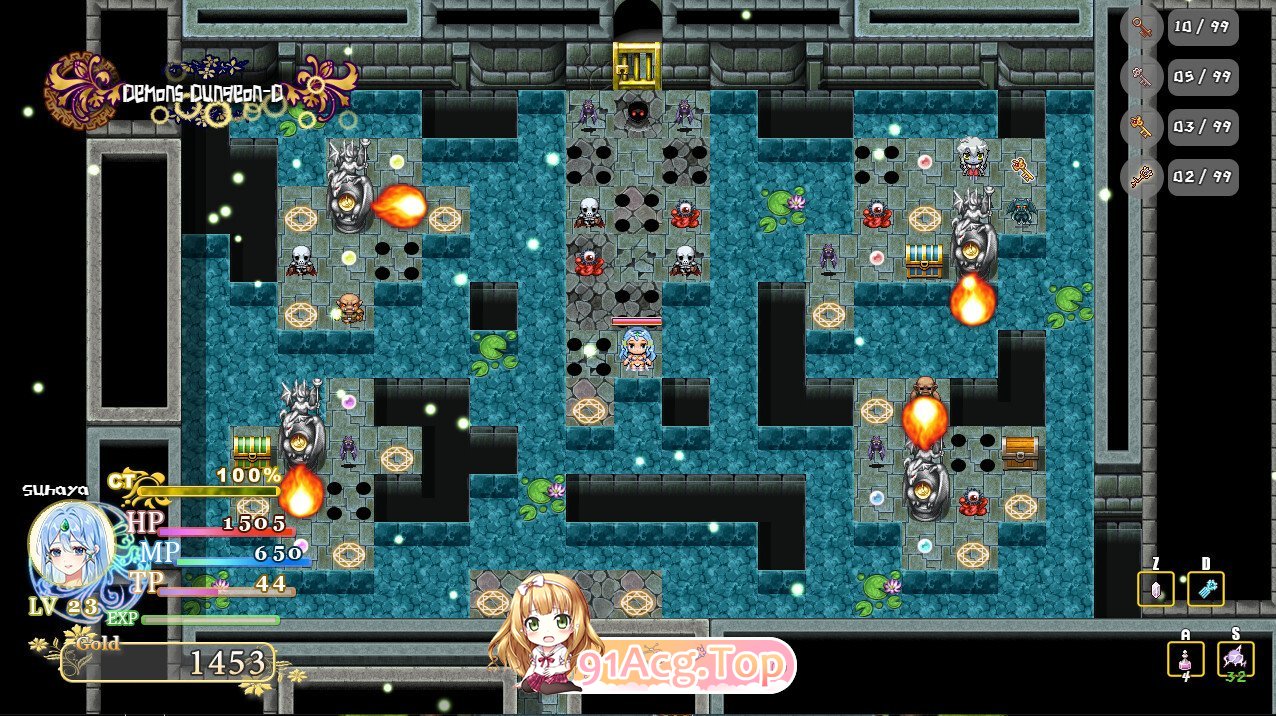The image size is (1276, 716).
Task: Trigger the purple lightning orb skill
Action: click(1235, 659)
